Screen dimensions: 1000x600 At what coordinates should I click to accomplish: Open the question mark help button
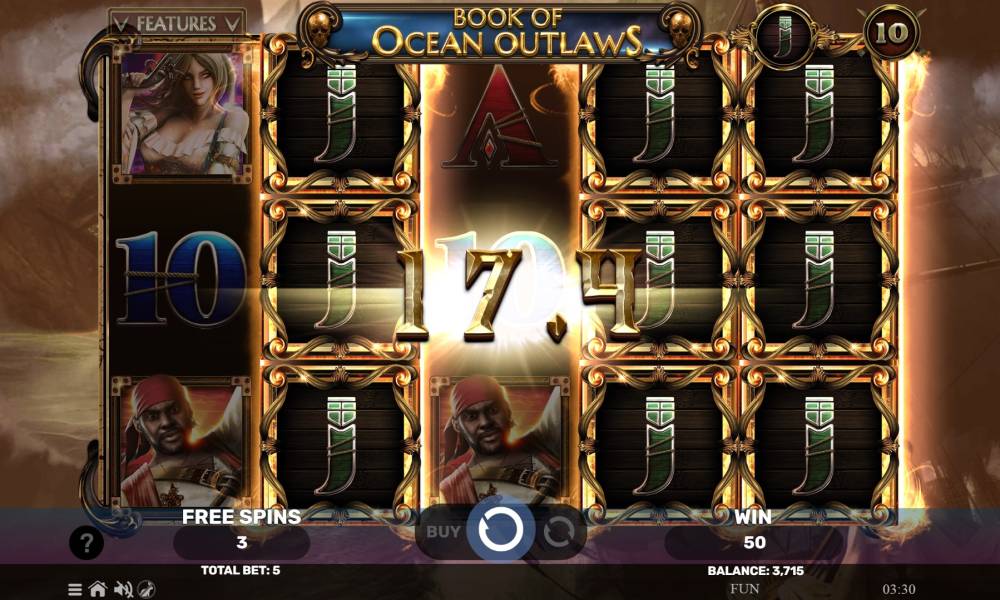(87, 543)
